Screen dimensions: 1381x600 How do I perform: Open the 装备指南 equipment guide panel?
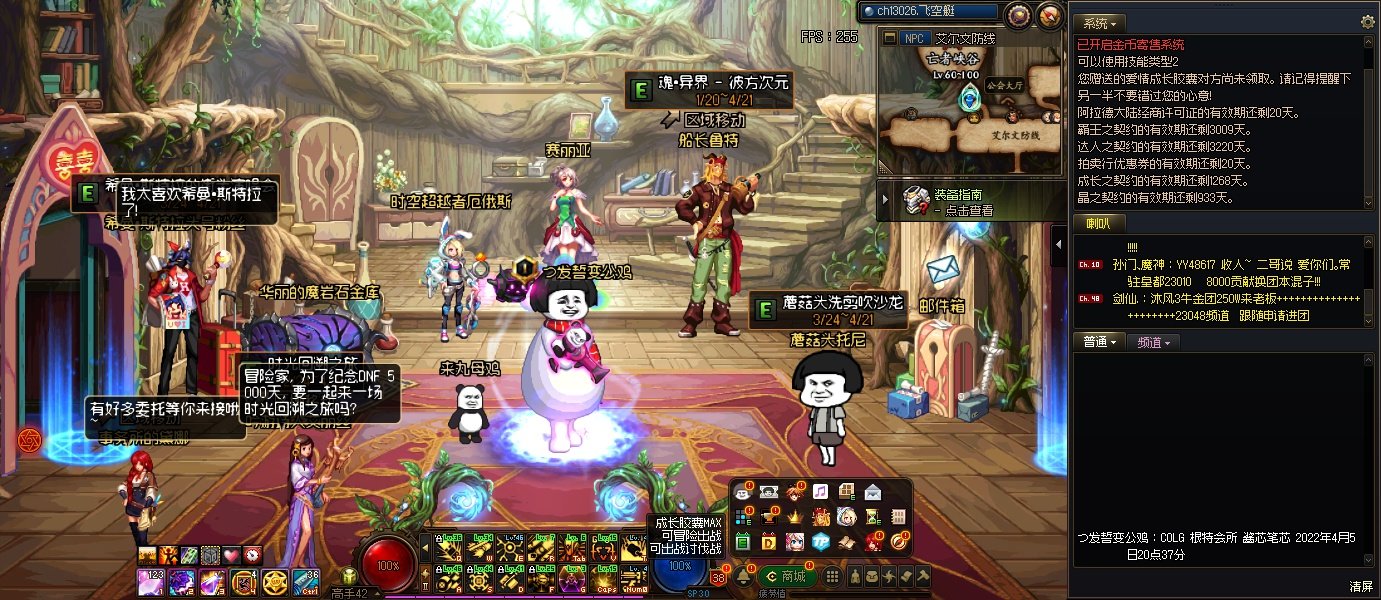[957, 202]
